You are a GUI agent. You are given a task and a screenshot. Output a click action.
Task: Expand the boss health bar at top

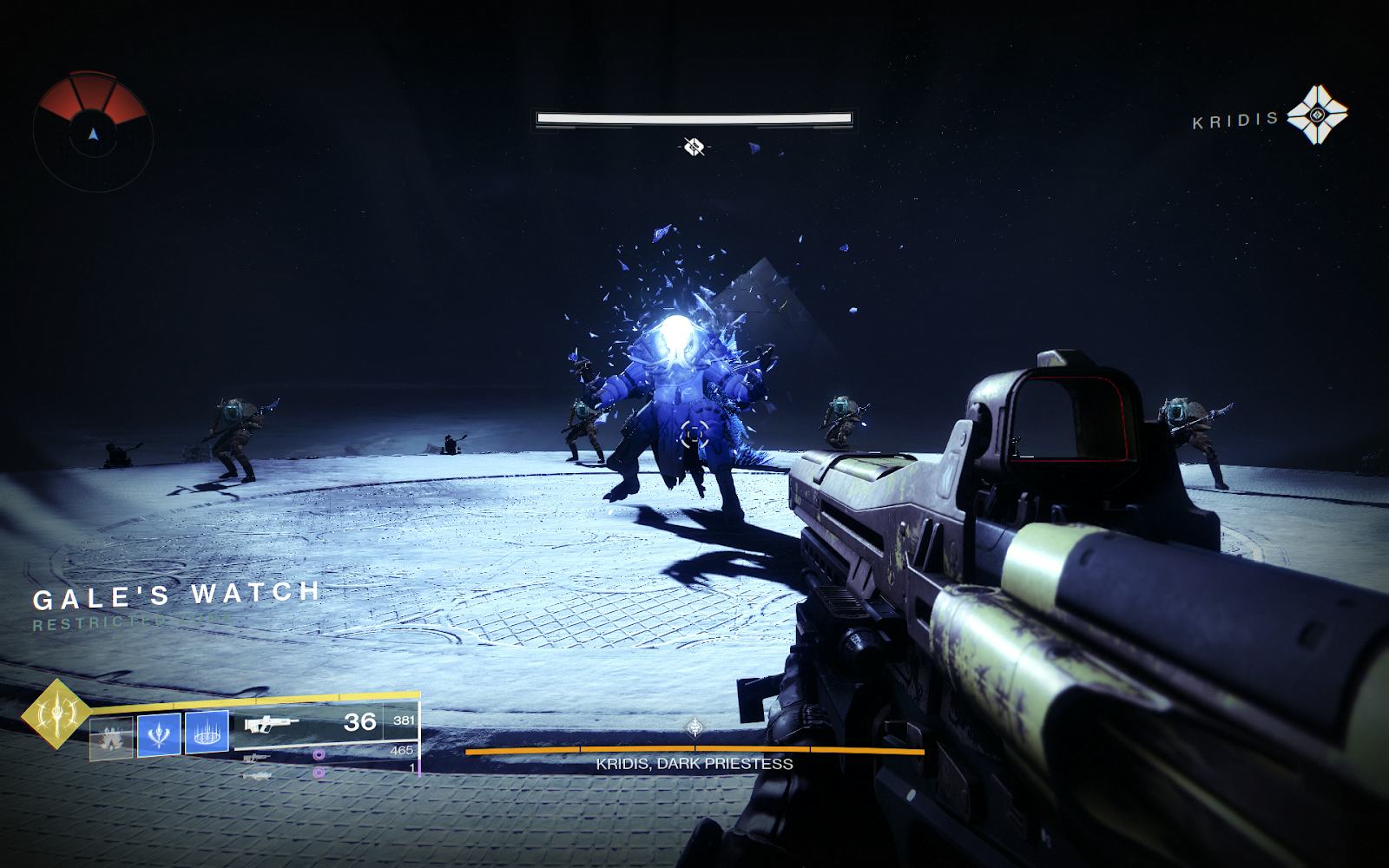[694, 117]
